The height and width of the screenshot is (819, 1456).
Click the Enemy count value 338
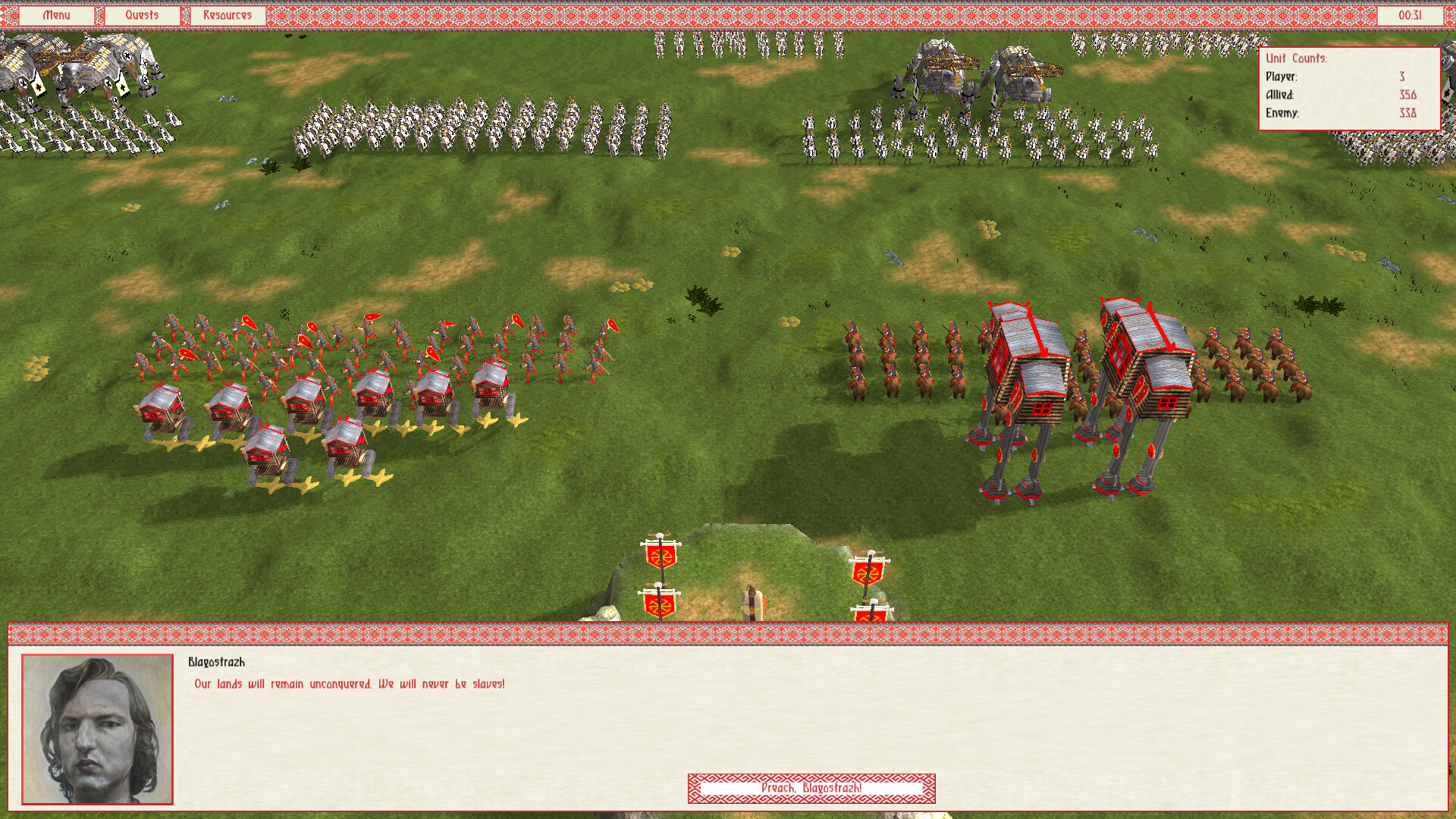pyautogui.click(x=1407, y=112)
